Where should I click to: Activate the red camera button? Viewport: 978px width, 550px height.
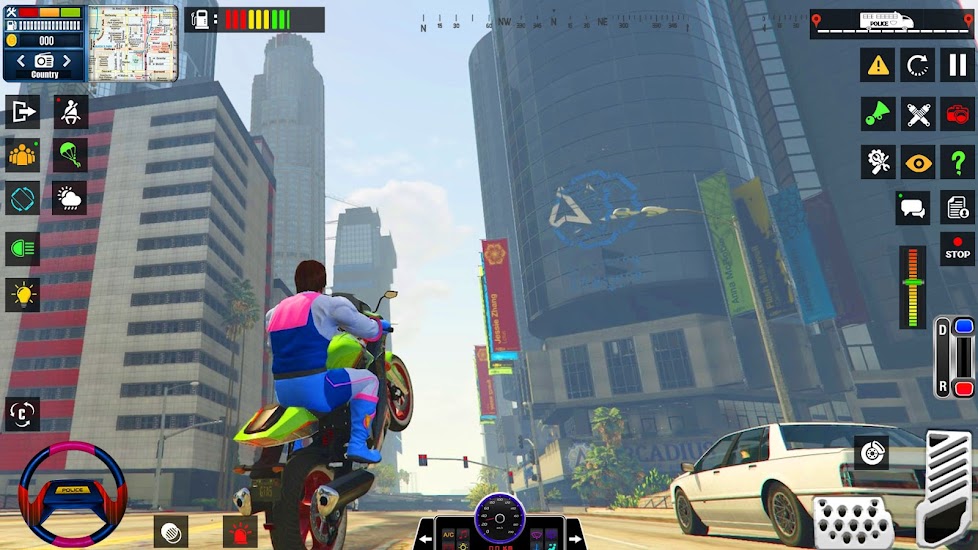(957, 114)
